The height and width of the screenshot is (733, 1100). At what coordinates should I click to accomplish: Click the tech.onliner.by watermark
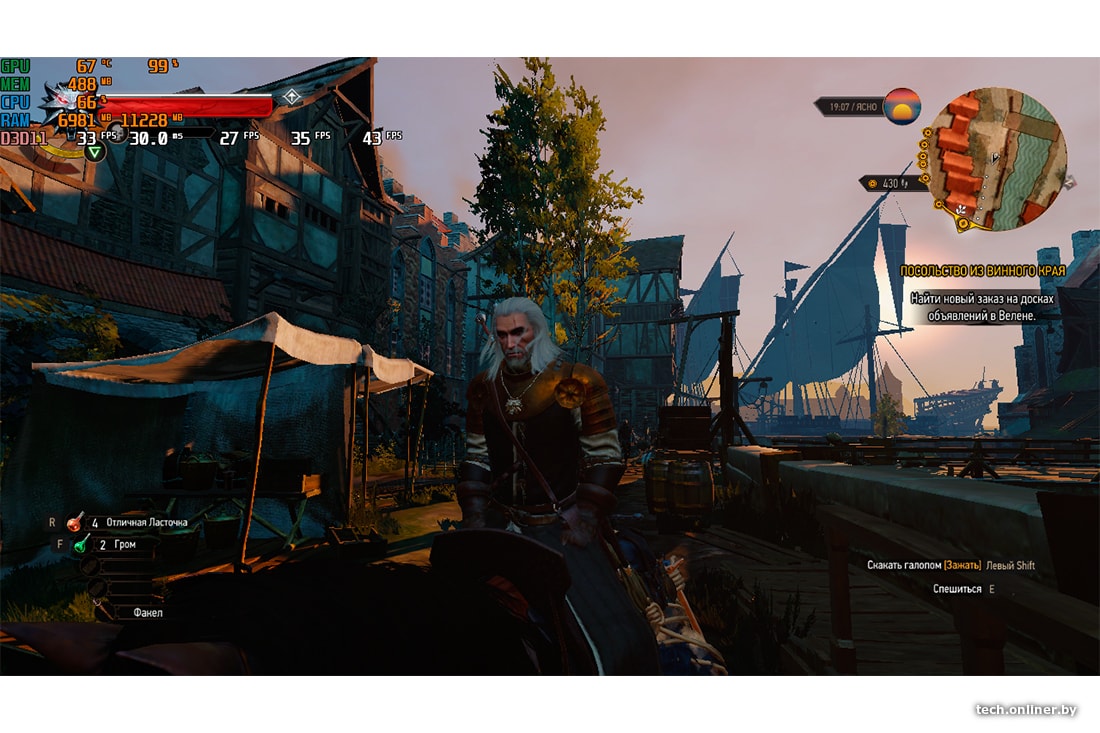coord(1026,709)
